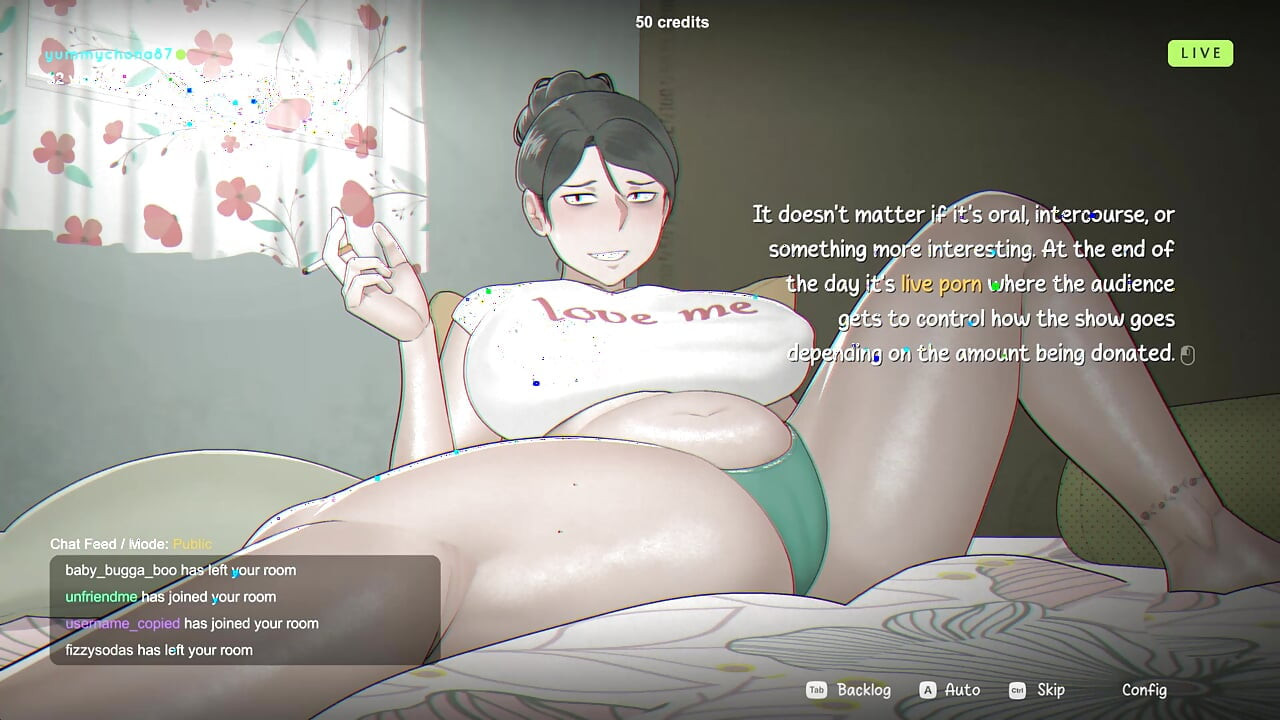1280x720 pixels.
Task: Open the Backlog history
Action: 862,690
